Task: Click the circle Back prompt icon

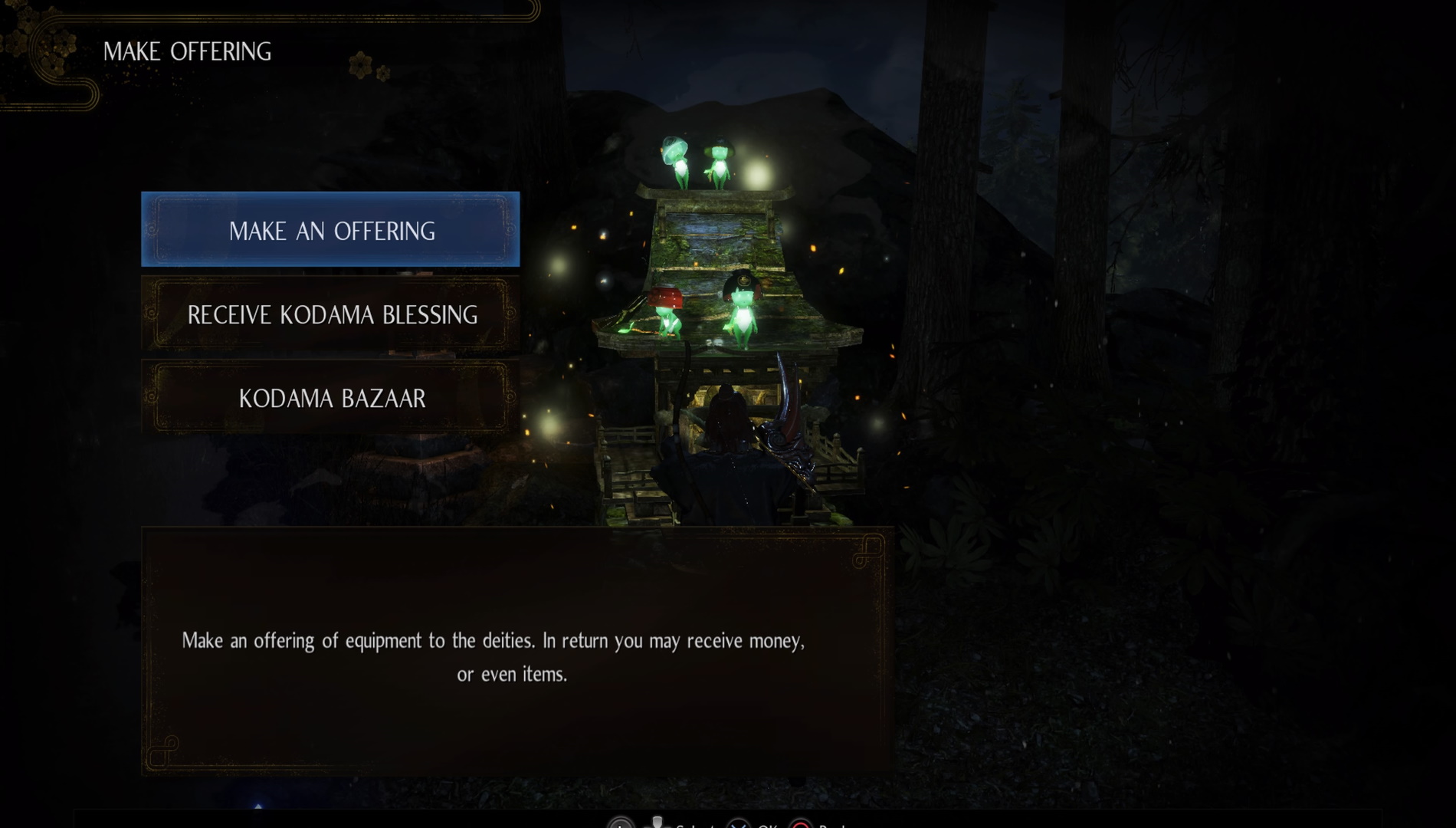Action: [800, 826]
